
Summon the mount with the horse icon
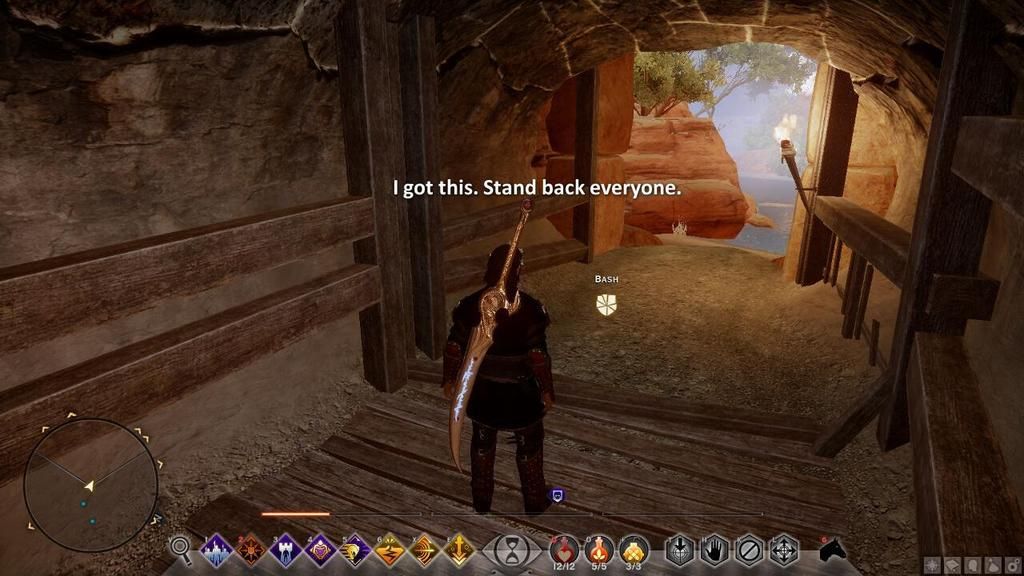(x=832, y=549)
